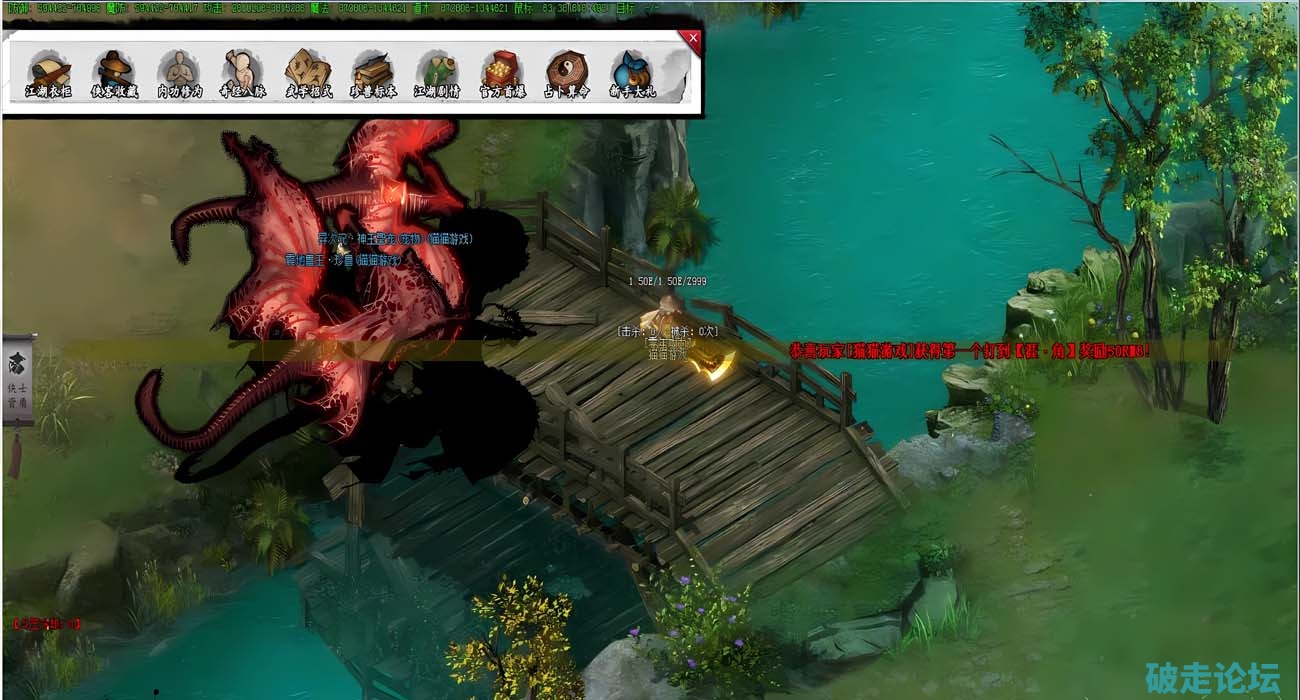1300x700 pixels.
Task: Open 占卜算命 fortune telling bagua icon
Action: pos(567,72)
